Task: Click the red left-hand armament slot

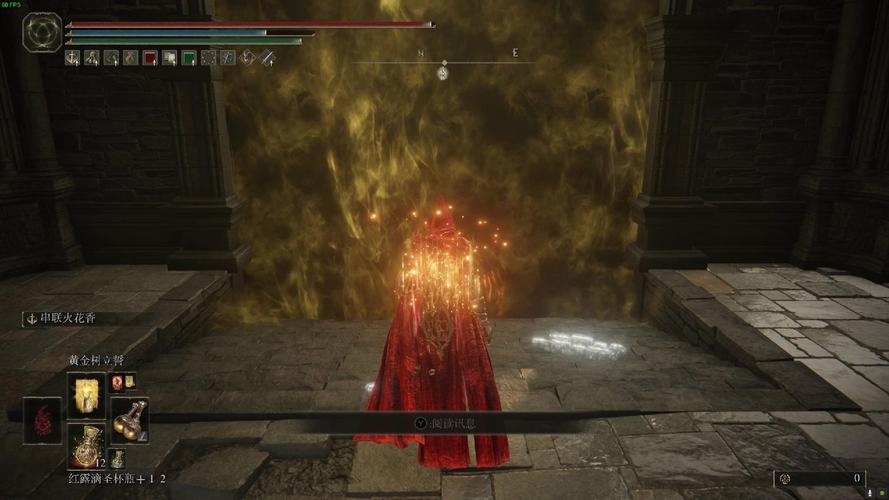Action: (x=42, y=420)
